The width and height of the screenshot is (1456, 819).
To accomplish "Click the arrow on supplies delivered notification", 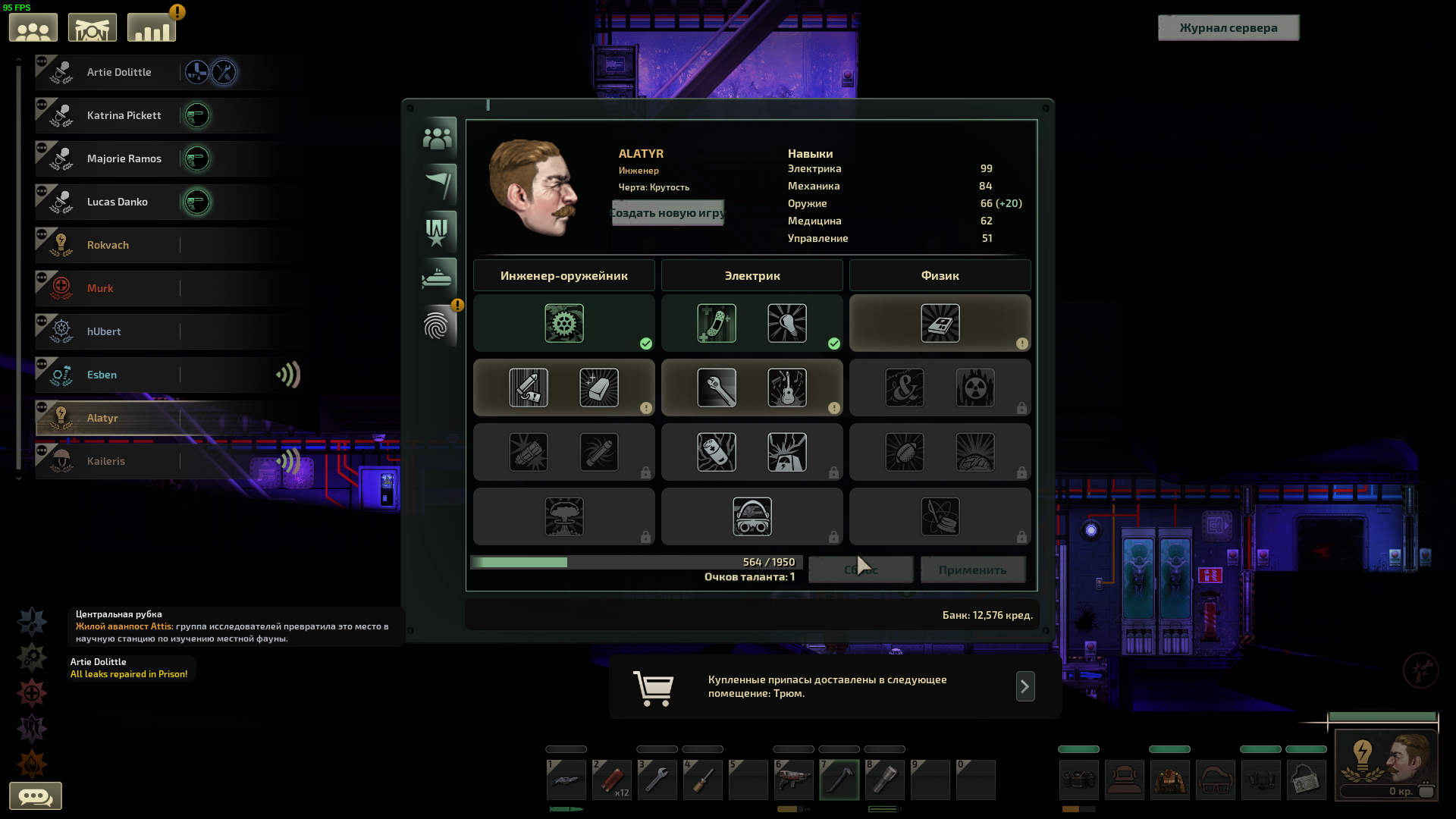I will click(x=1025, y=686).
